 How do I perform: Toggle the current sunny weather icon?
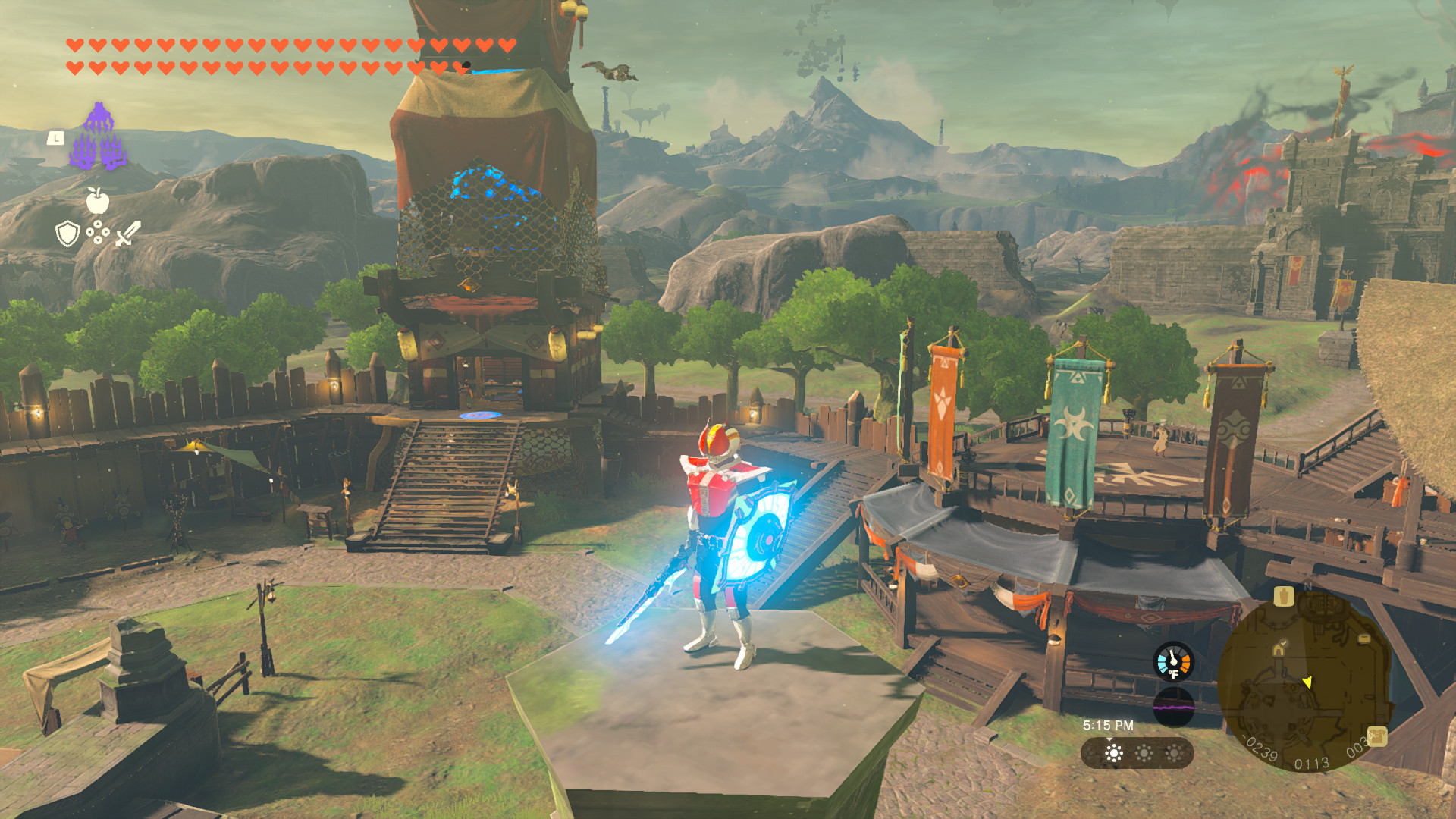pos(1113,753)
